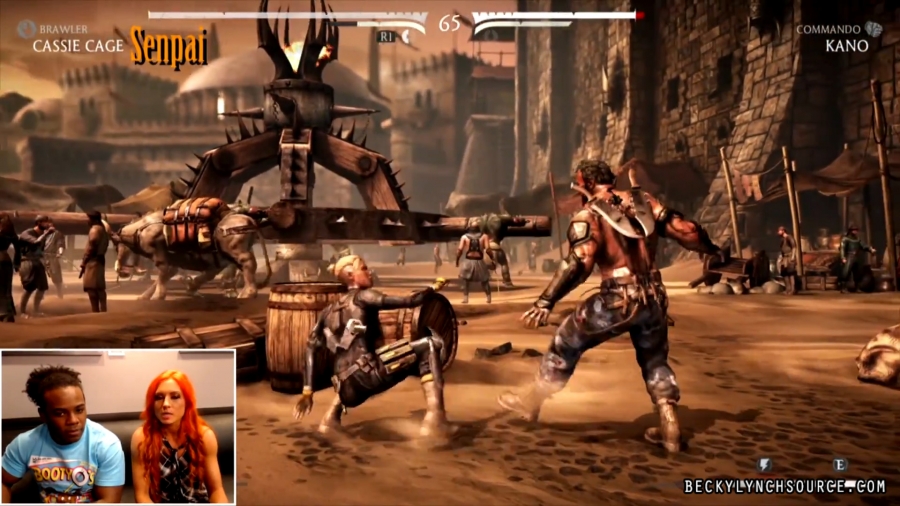Image resolution: width=900 pixels, height=506 pixels.
Task: Click the facecam video overlay
Action: coord(118,426)
